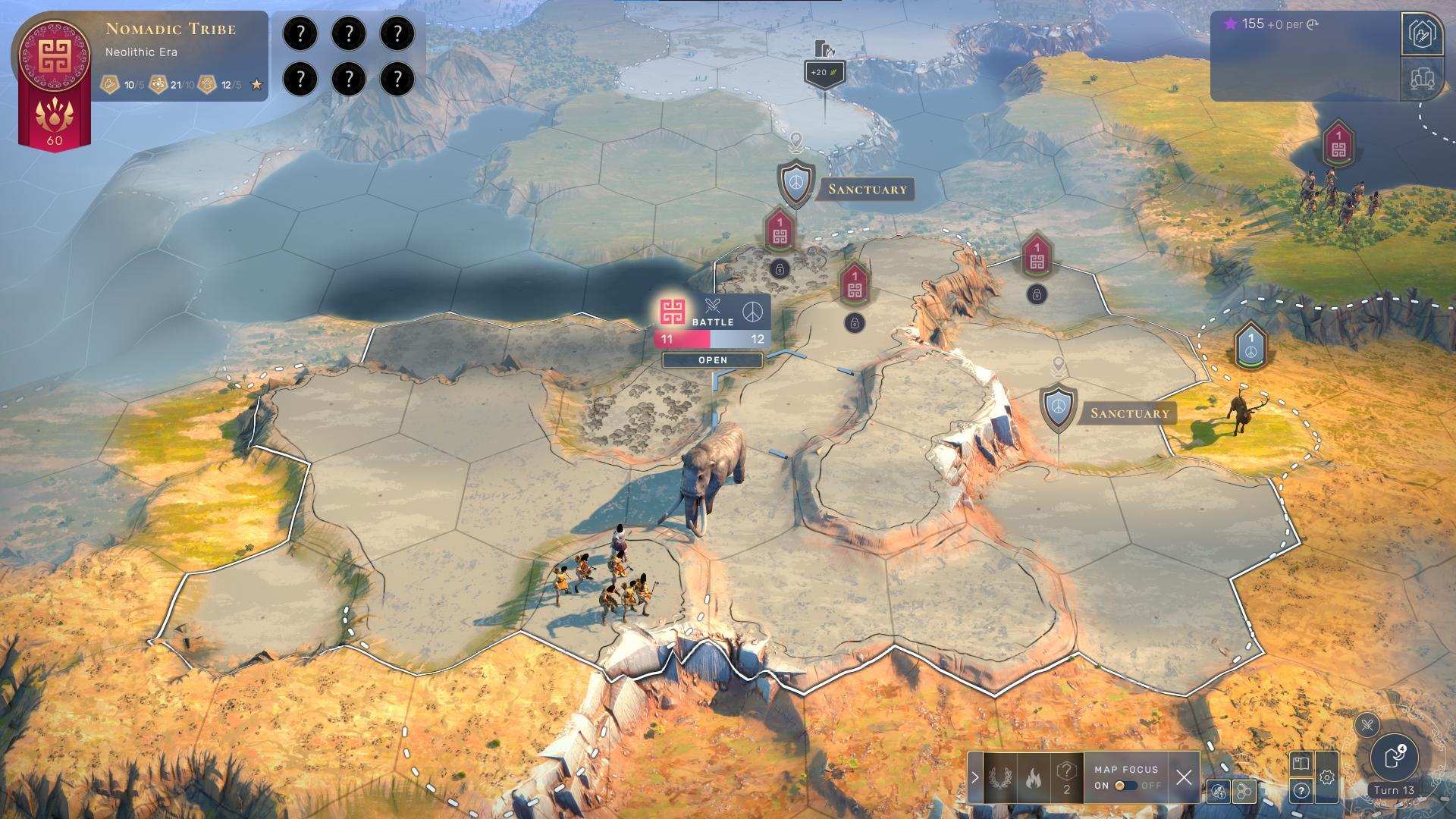
Task: Select the crossed-swords Battle icon
Action: click(713, 306)
